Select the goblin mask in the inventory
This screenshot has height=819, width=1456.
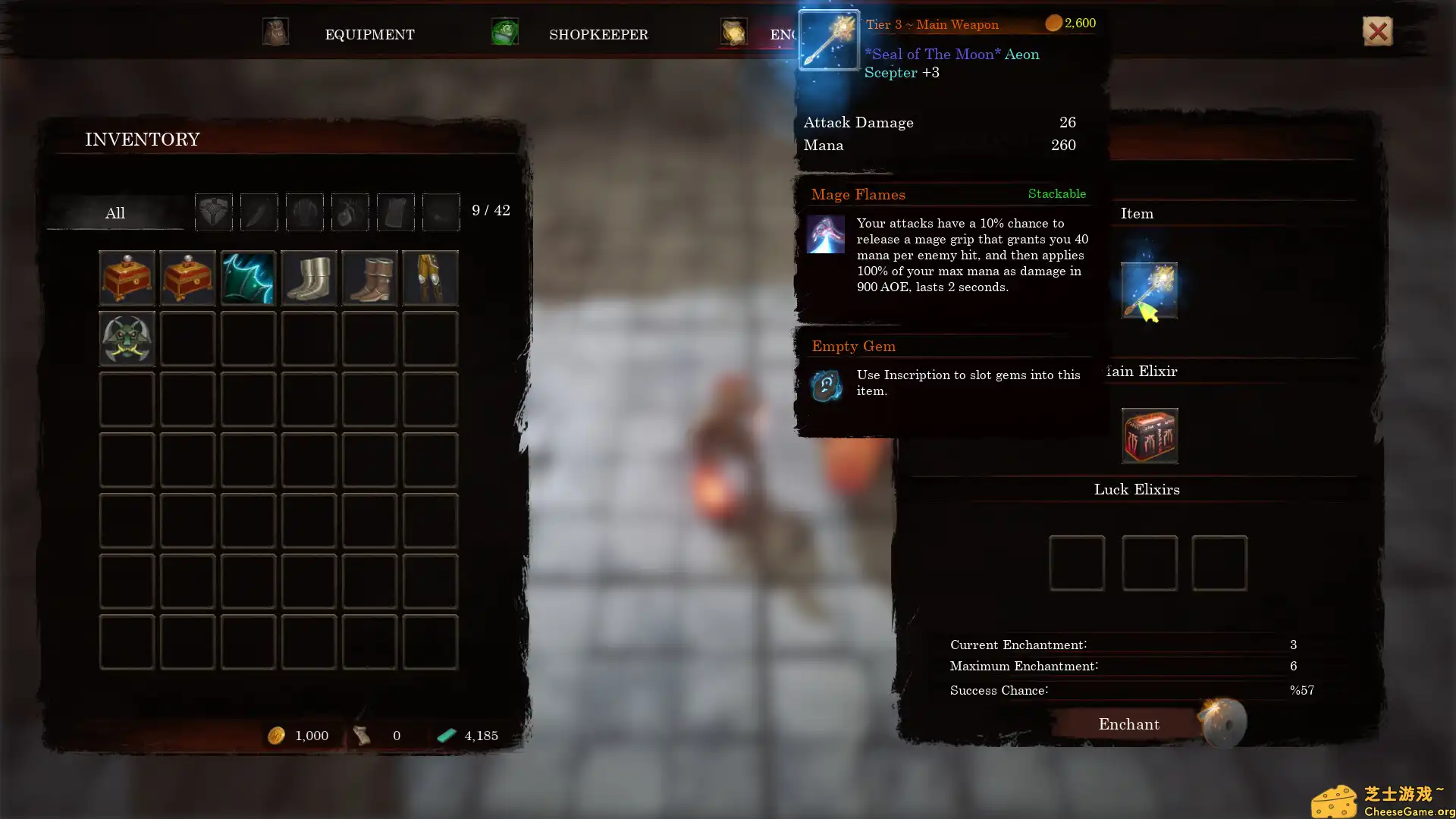coord(127,339)
